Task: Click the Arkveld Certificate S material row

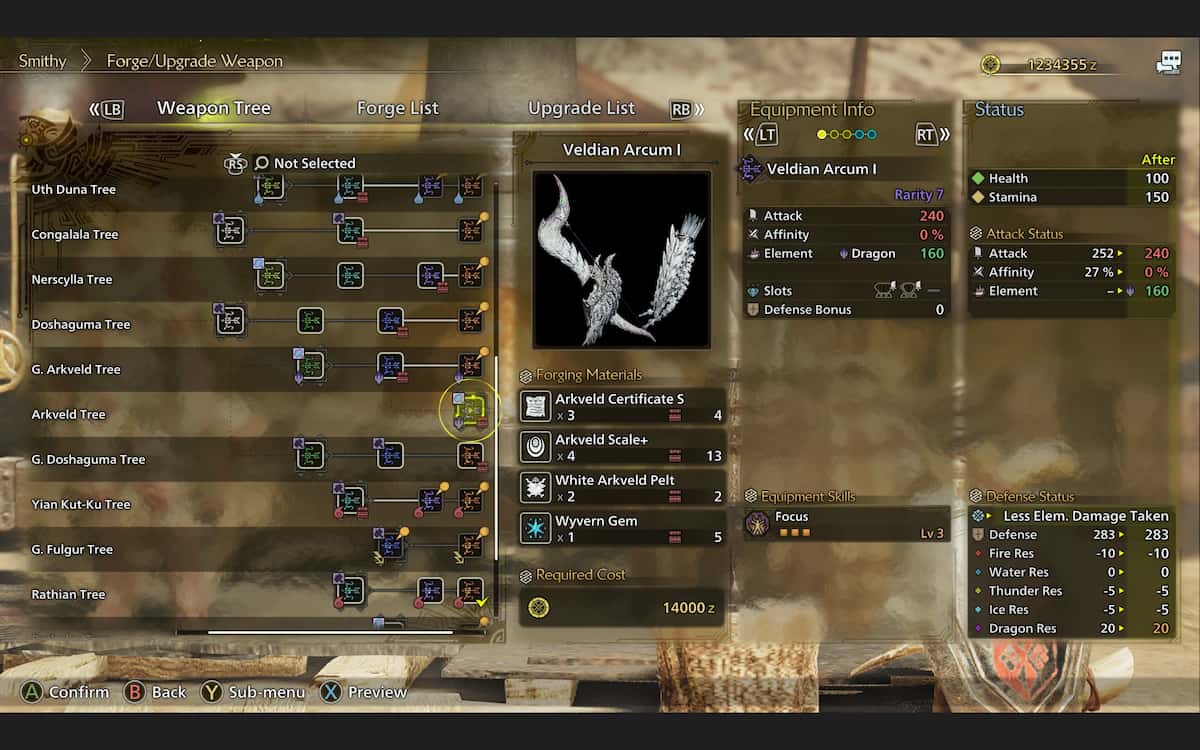Action: tap(621, 406)
